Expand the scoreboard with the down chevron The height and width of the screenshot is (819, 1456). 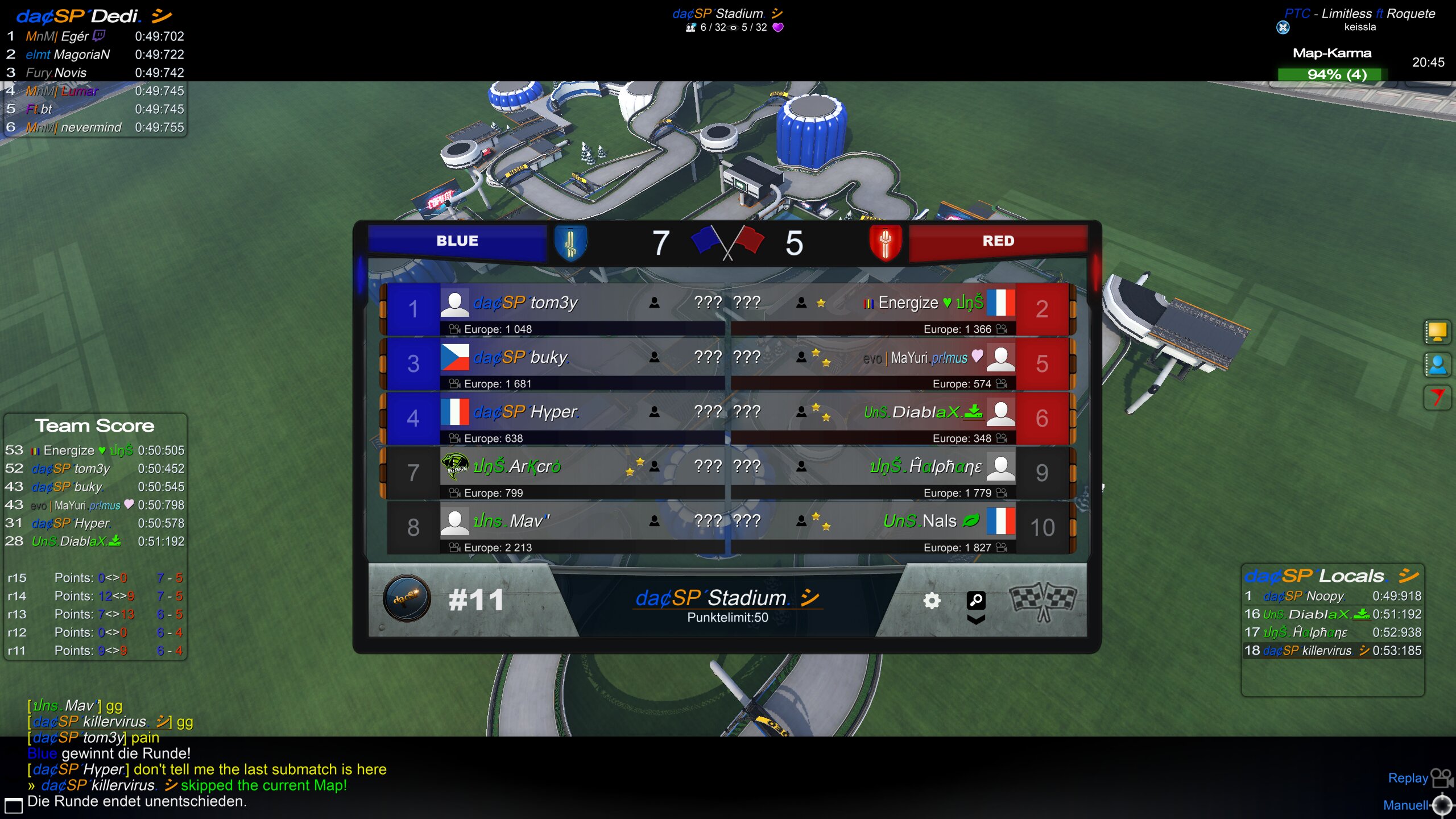coord(976,620)
